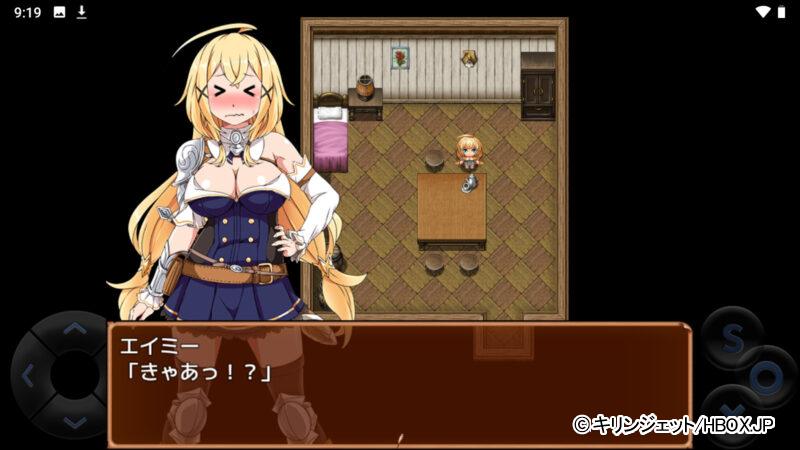Tap the D-pad down arrow

pyautogui.click(x=73, y=423)
